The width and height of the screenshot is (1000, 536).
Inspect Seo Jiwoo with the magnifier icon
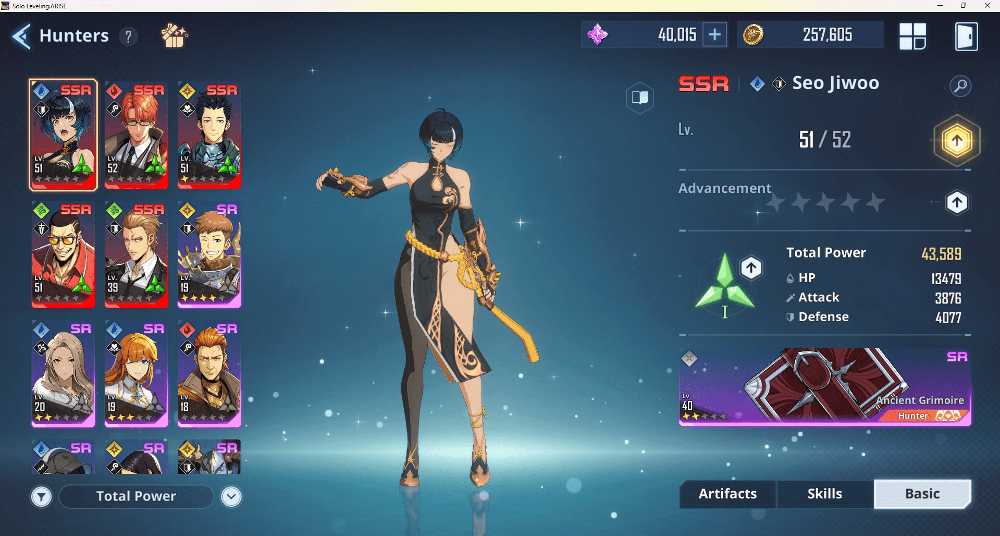point(960,86)
